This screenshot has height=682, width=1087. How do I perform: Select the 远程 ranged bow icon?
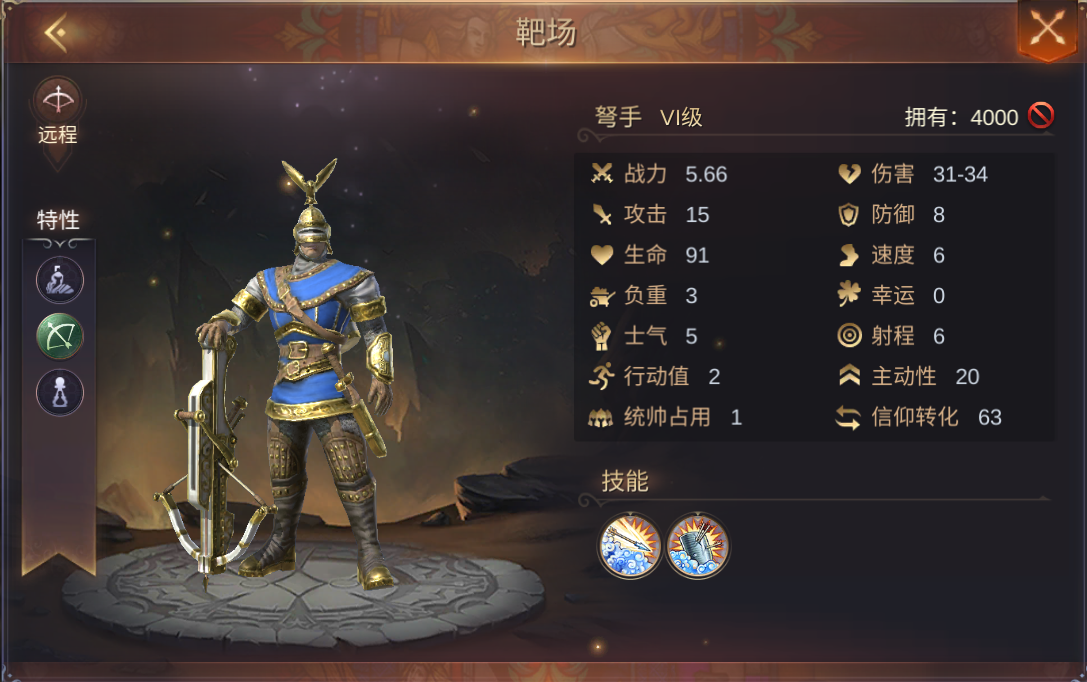(58, 101)
